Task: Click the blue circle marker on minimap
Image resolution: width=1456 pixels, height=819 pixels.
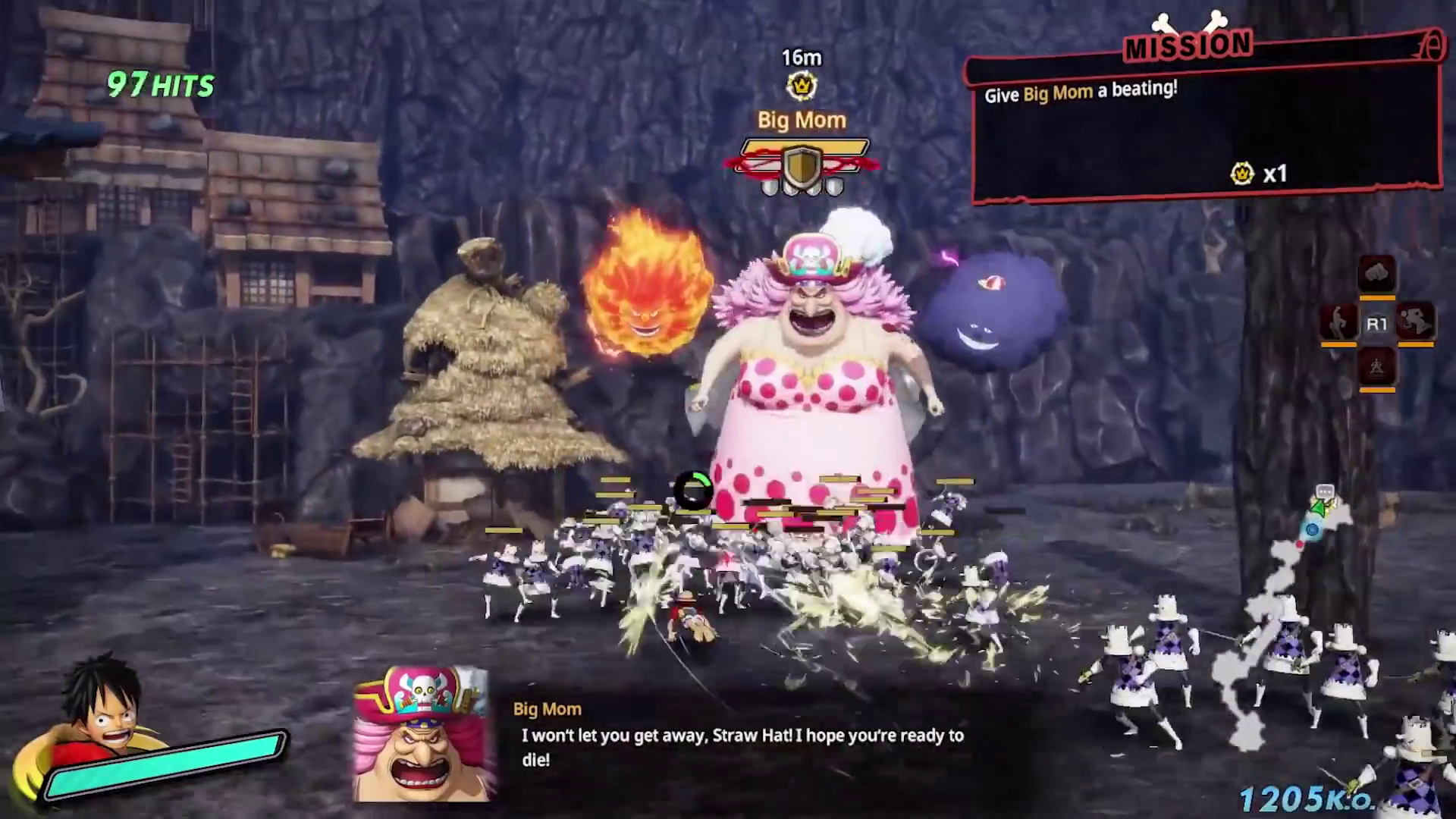Action: pyautogui.click(x=1312, y=530)
